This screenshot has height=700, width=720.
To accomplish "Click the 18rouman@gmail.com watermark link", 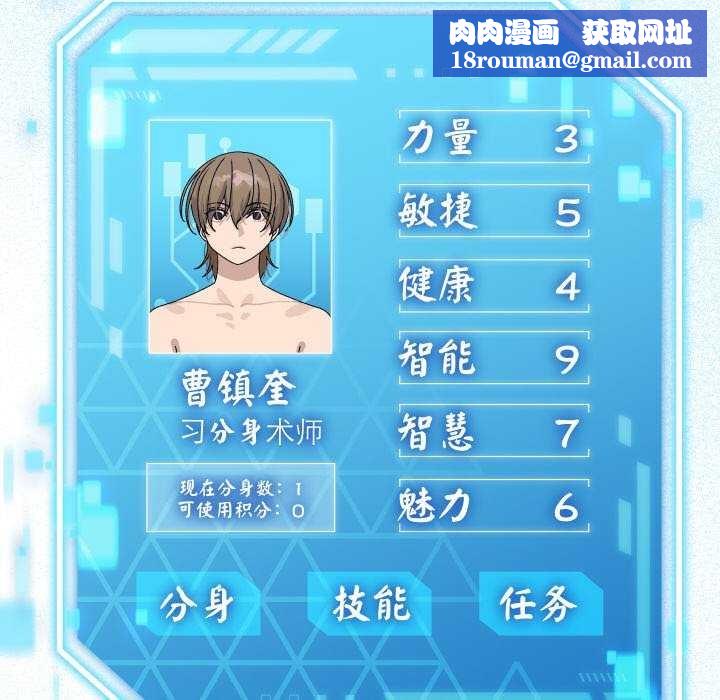I will pyautogui.click(x=571, y=60).
